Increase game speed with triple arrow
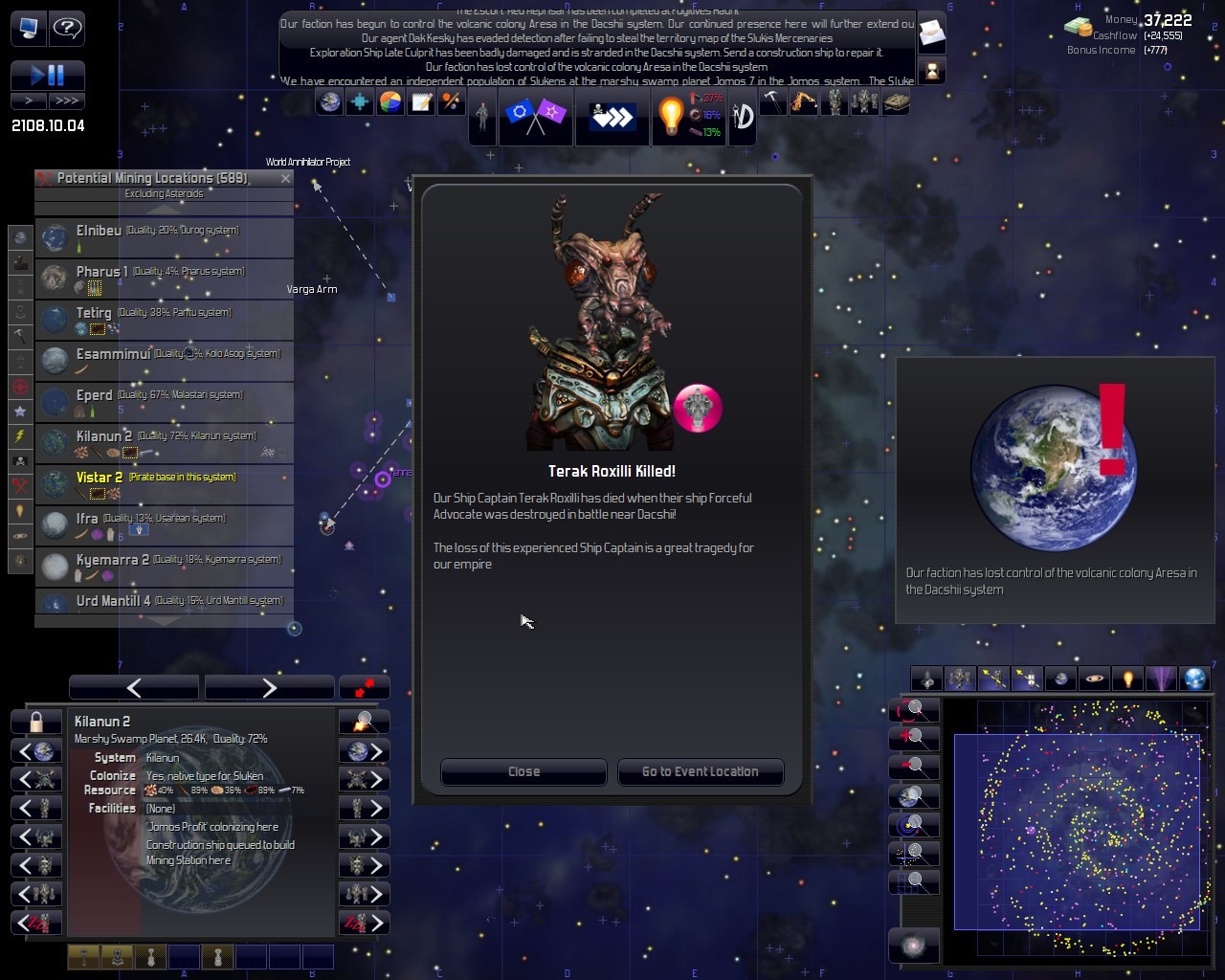The image size is (1225, 980). [x=67, y=100]
